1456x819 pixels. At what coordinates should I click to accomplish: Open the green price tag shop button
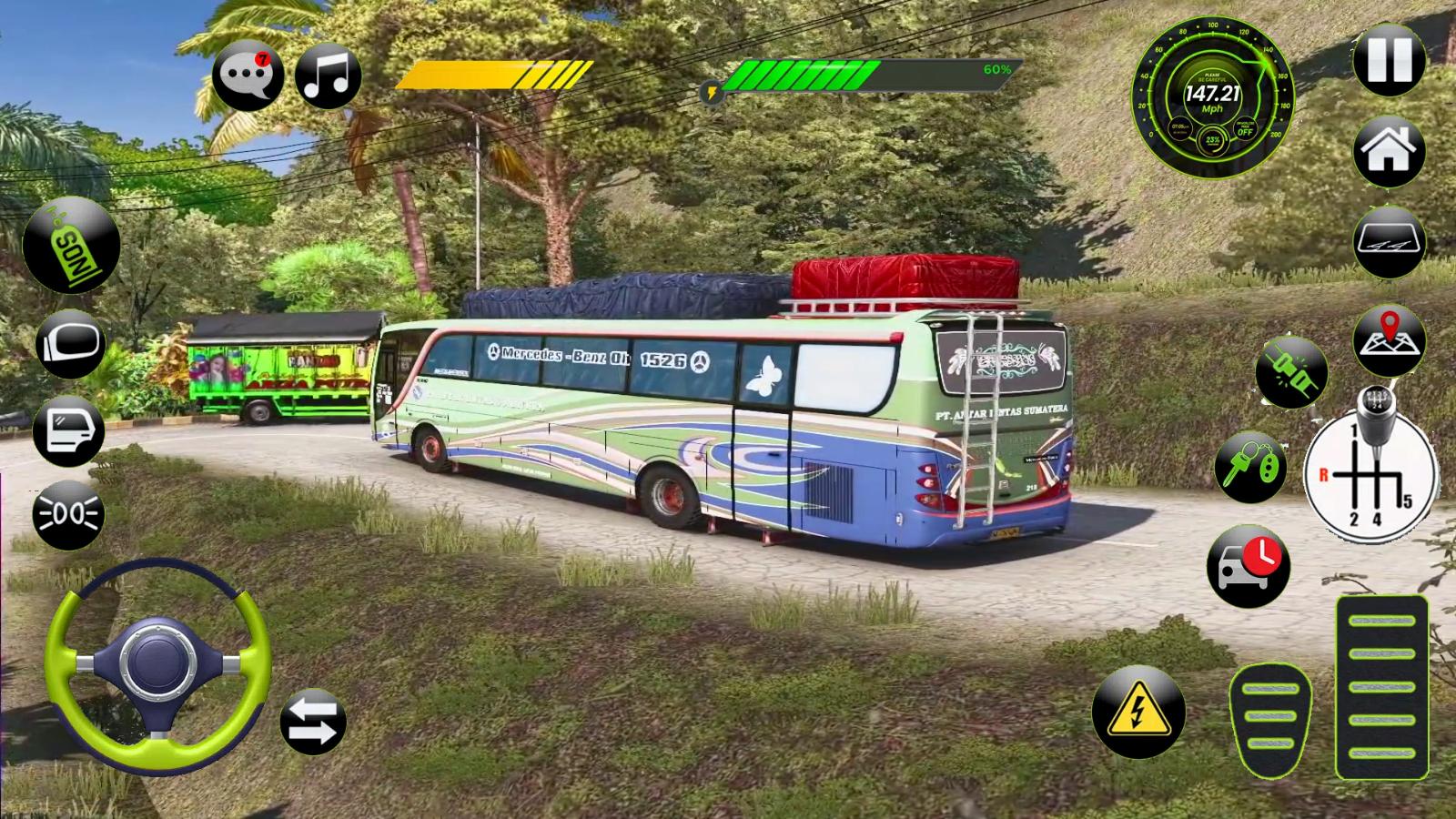[71, 245]
